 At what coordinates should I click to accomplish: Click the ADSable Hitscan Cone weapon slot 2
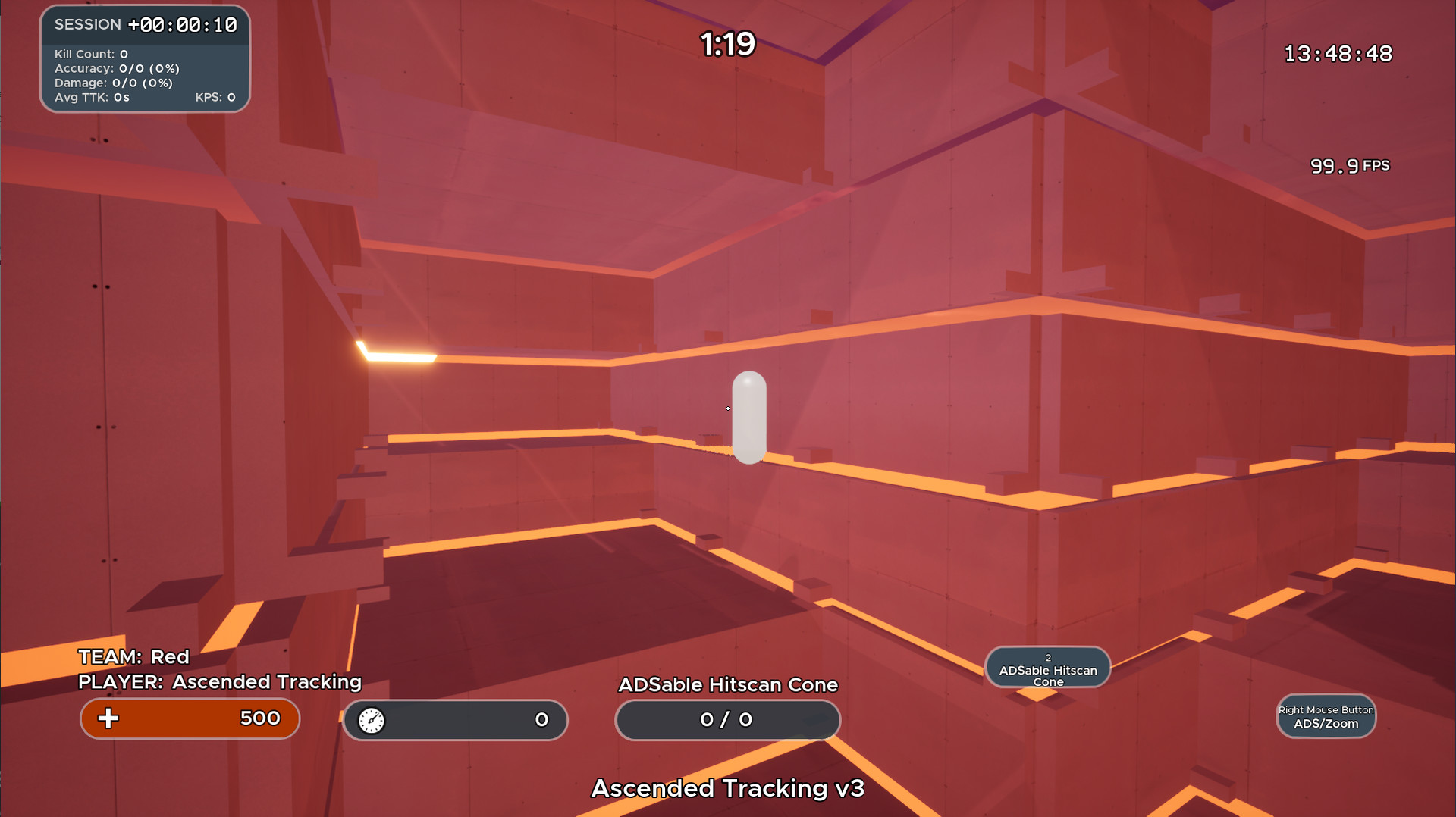pos(1047,668)
